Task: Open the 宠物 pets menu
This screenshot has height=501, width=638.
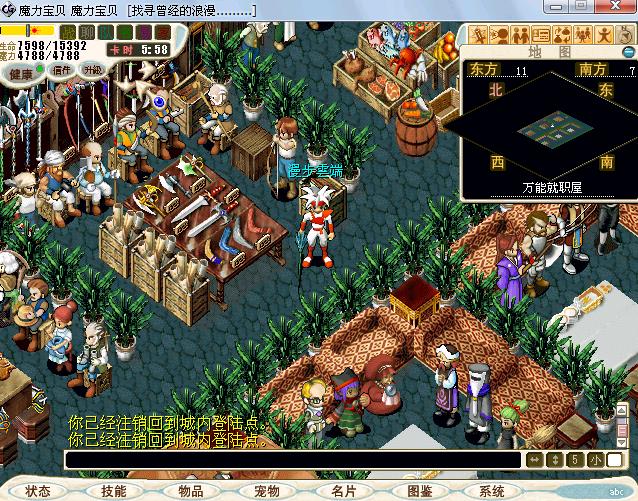Action: tap(267, 491)
